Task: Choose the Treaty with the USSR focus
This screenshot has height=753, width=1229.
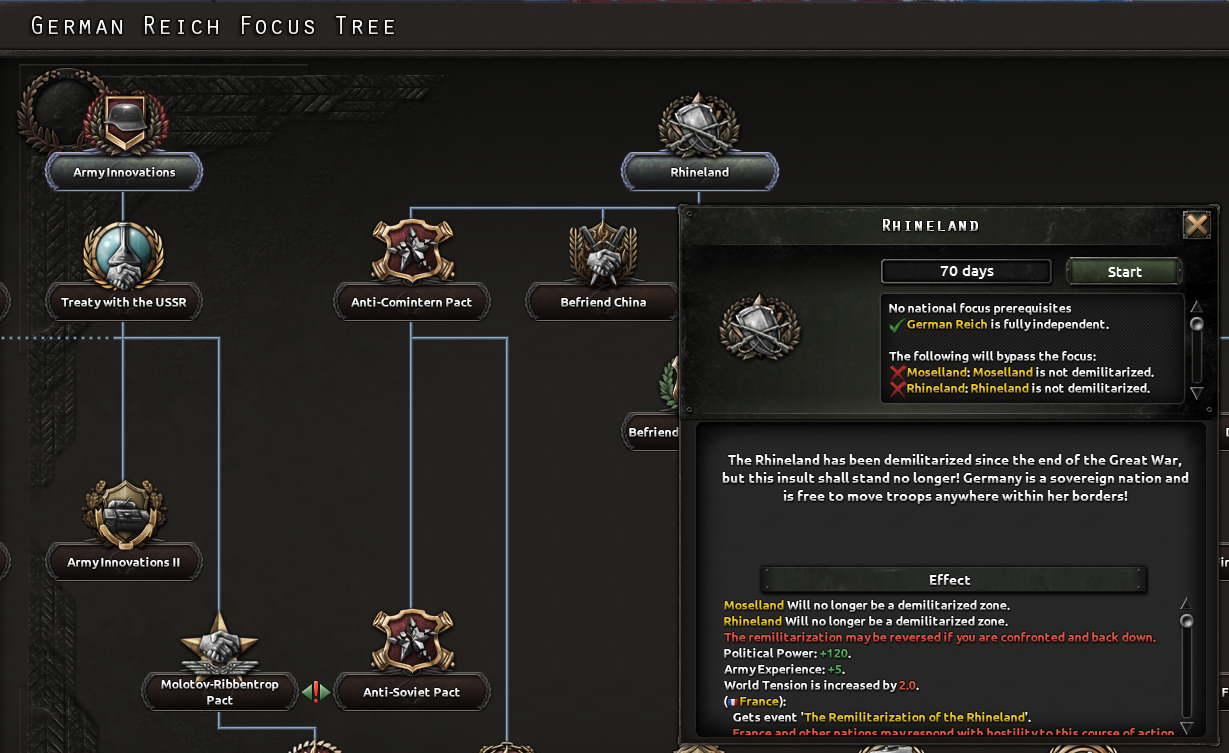Action: (x=124, y=302)
